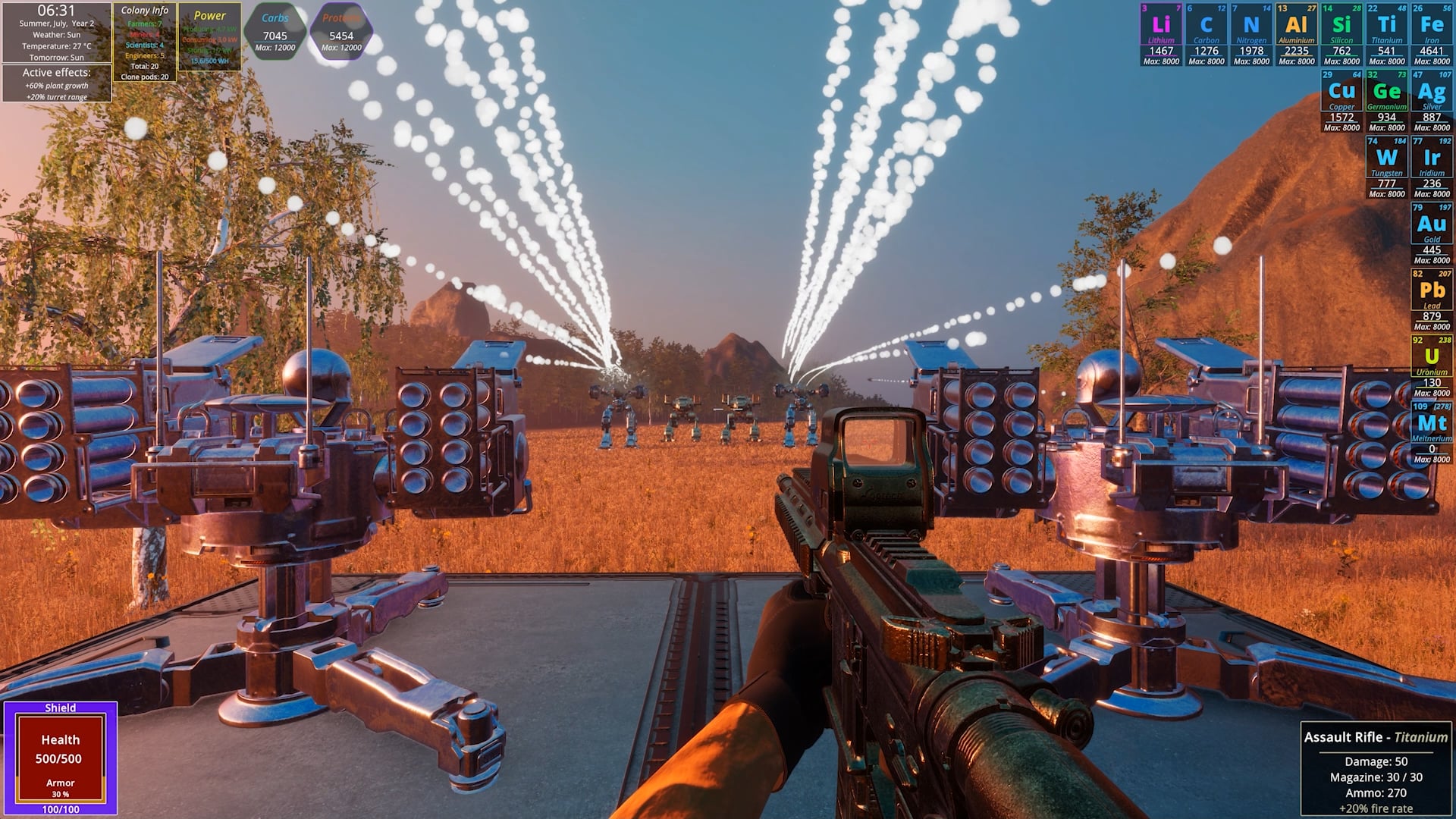Click the Carbon resource tile
This screenshot has width=1456, height=819.
click(1206, 34)
